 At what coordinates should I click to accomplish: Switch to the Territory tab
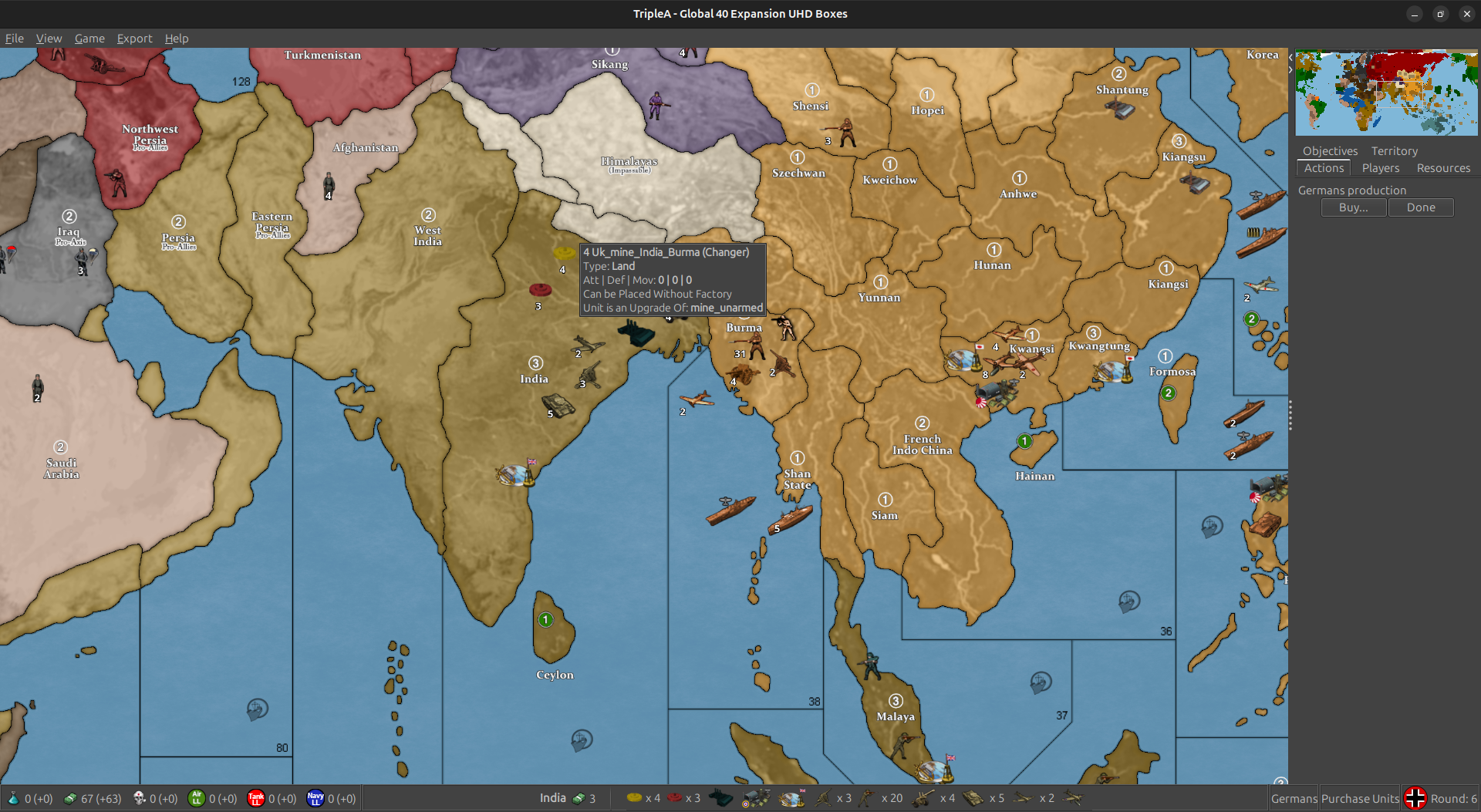(1394, 151)
